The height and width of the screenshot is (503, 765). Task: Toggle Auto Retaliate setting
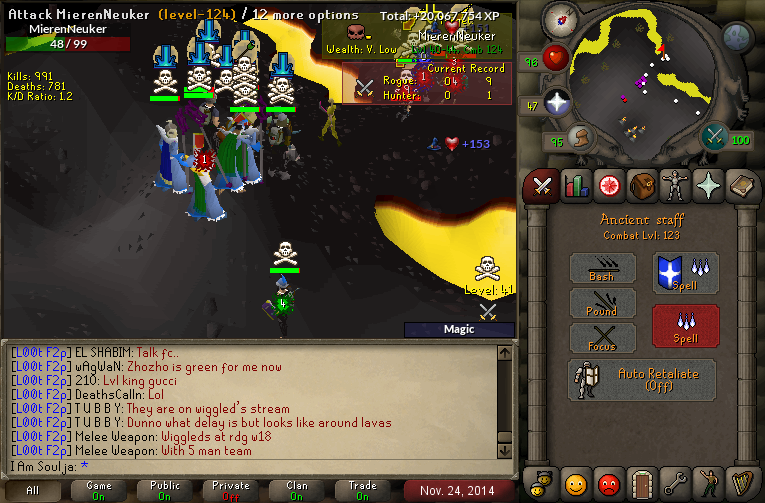coord(642,379)
